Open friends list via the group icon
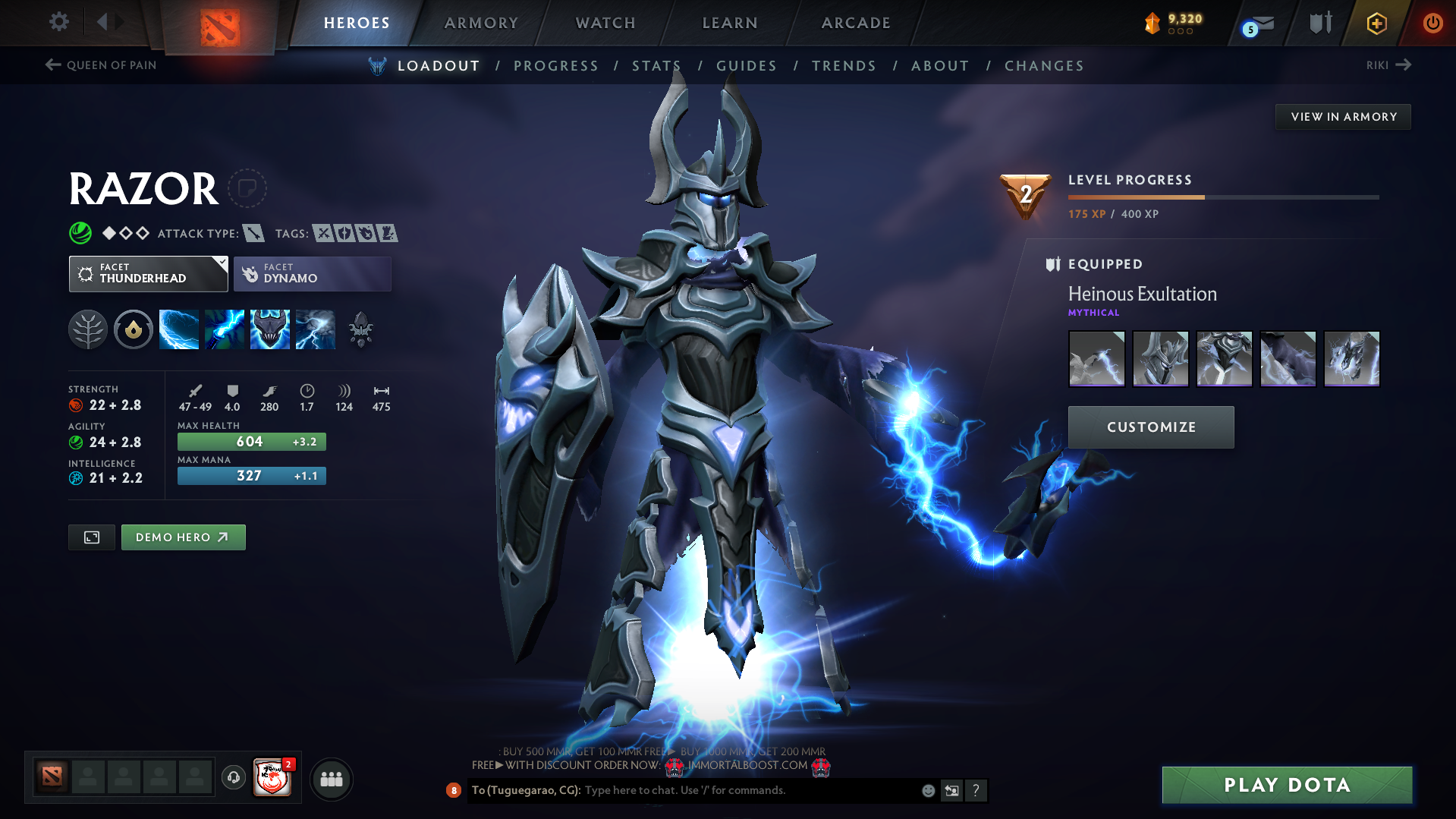The height and width of the screenshot is (819, 1456). 331,778
